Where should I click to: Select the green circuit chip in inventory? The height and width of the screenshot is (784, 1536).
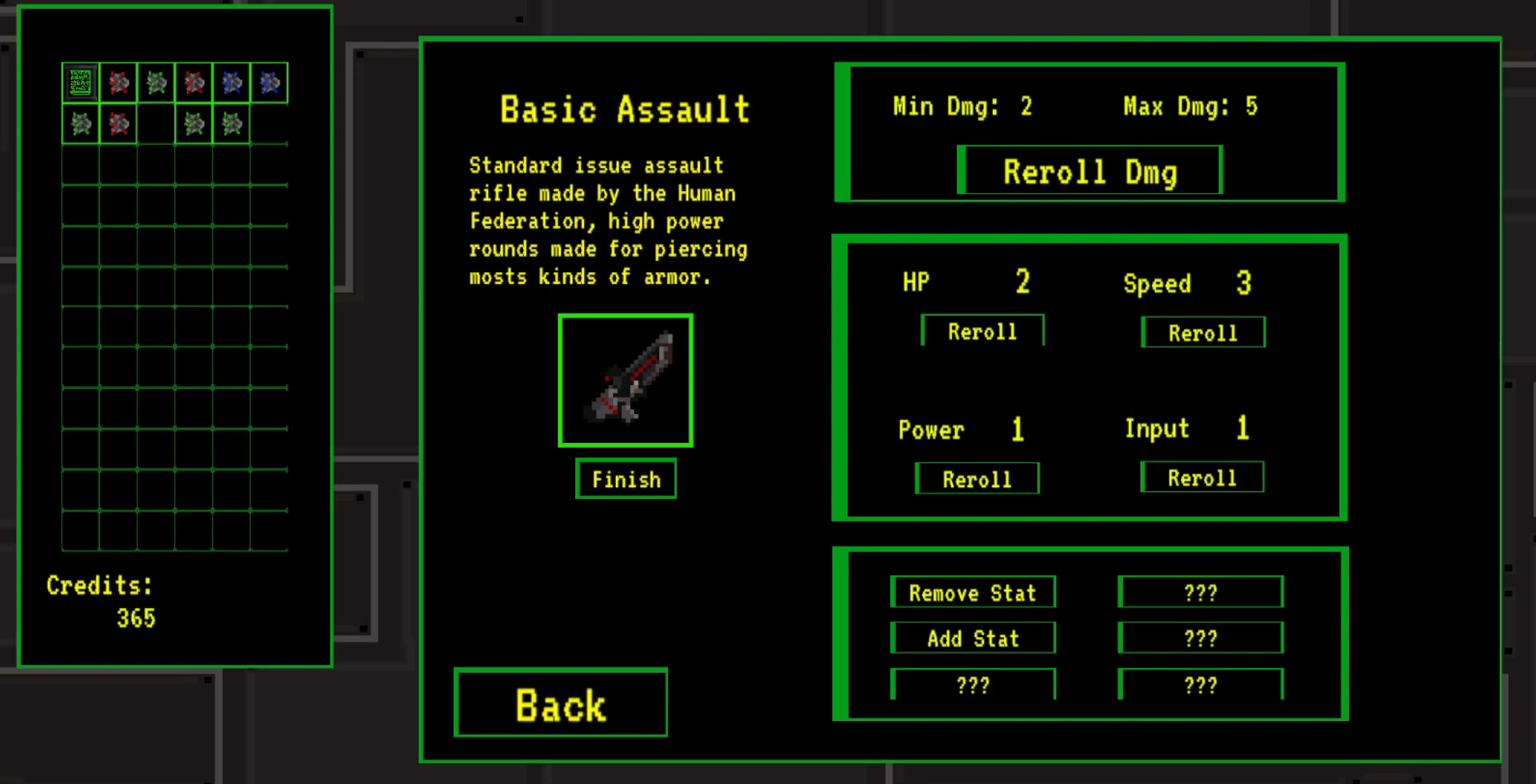80,82
